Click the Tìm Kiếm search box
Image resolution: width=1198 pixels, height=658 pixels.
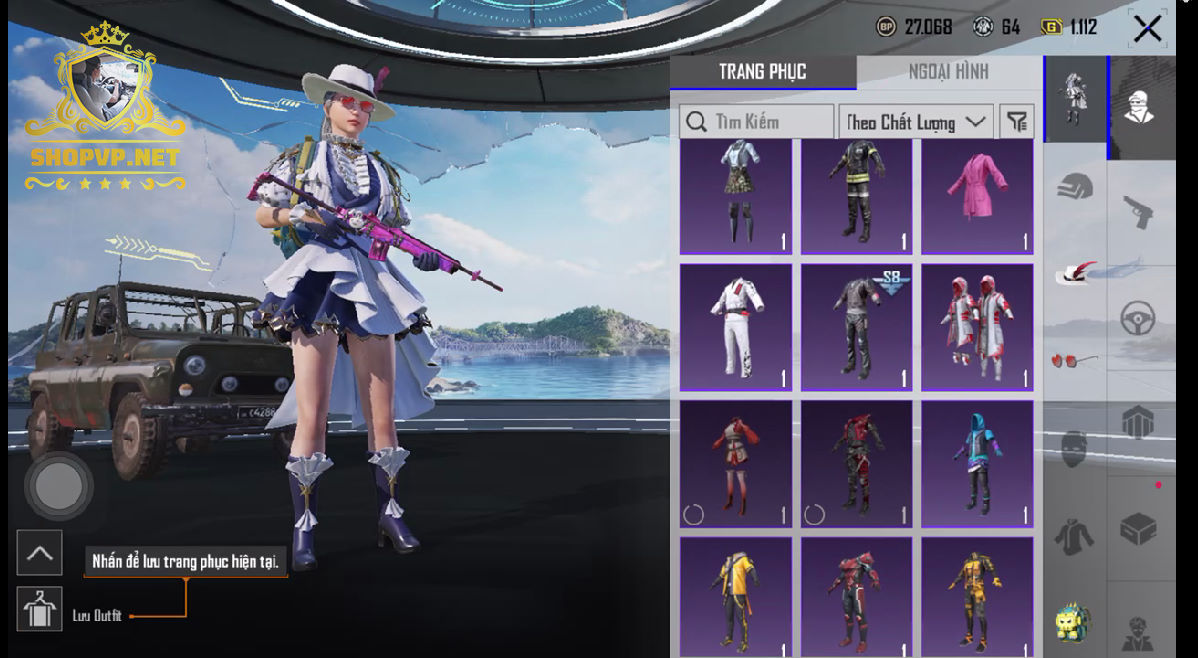757,122
